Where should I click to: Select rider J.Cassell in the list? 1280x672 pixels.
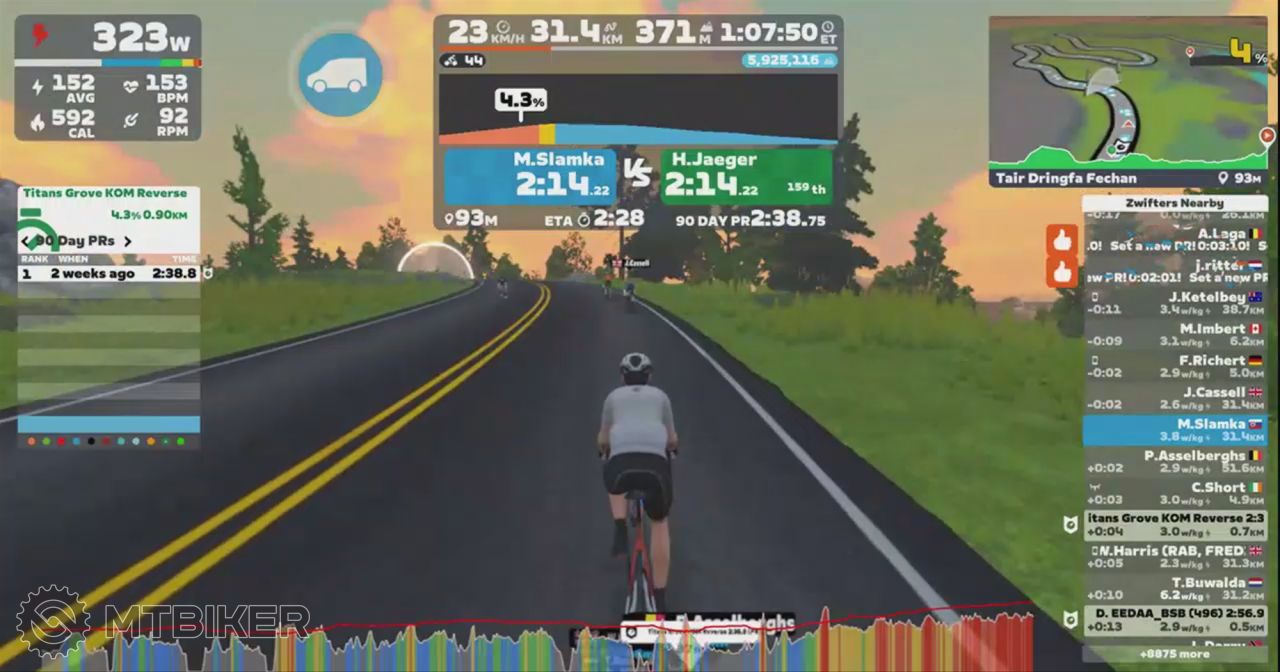point(1175,398)
